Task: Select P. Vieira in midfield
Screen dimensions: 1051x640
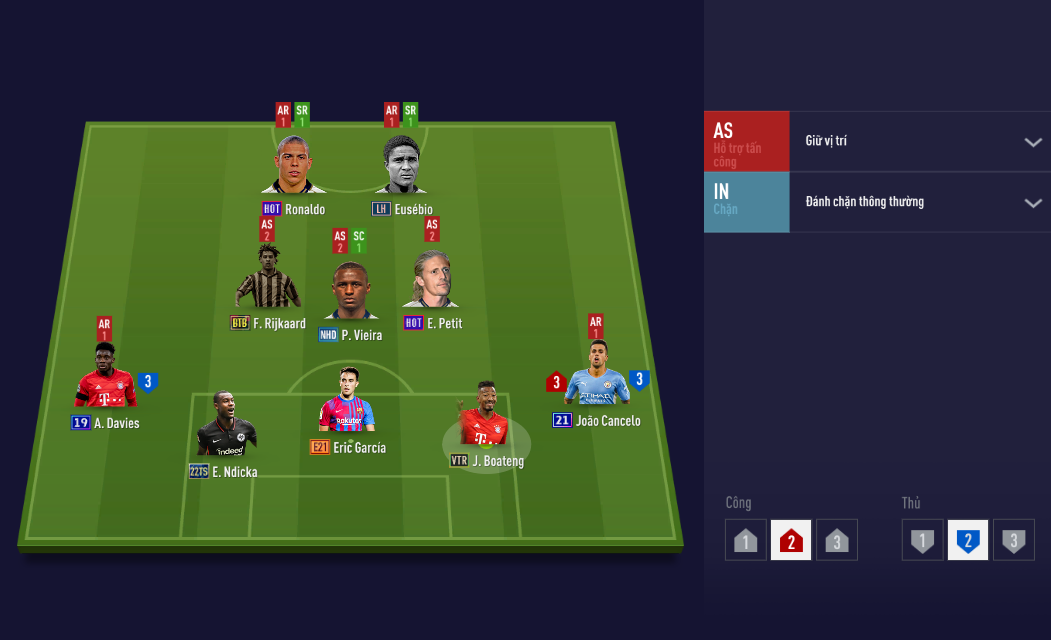Action: [351, 291]
